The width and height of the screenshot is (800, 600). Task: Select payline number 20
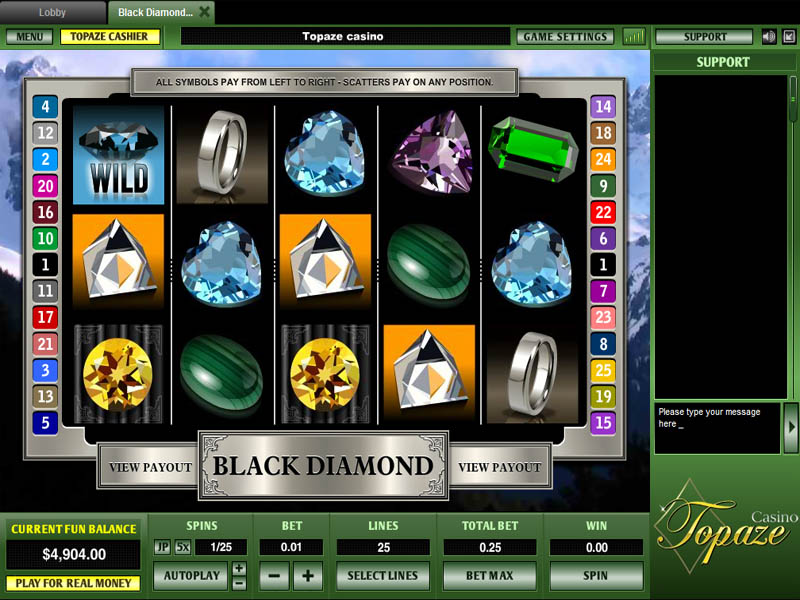[45, 185]
